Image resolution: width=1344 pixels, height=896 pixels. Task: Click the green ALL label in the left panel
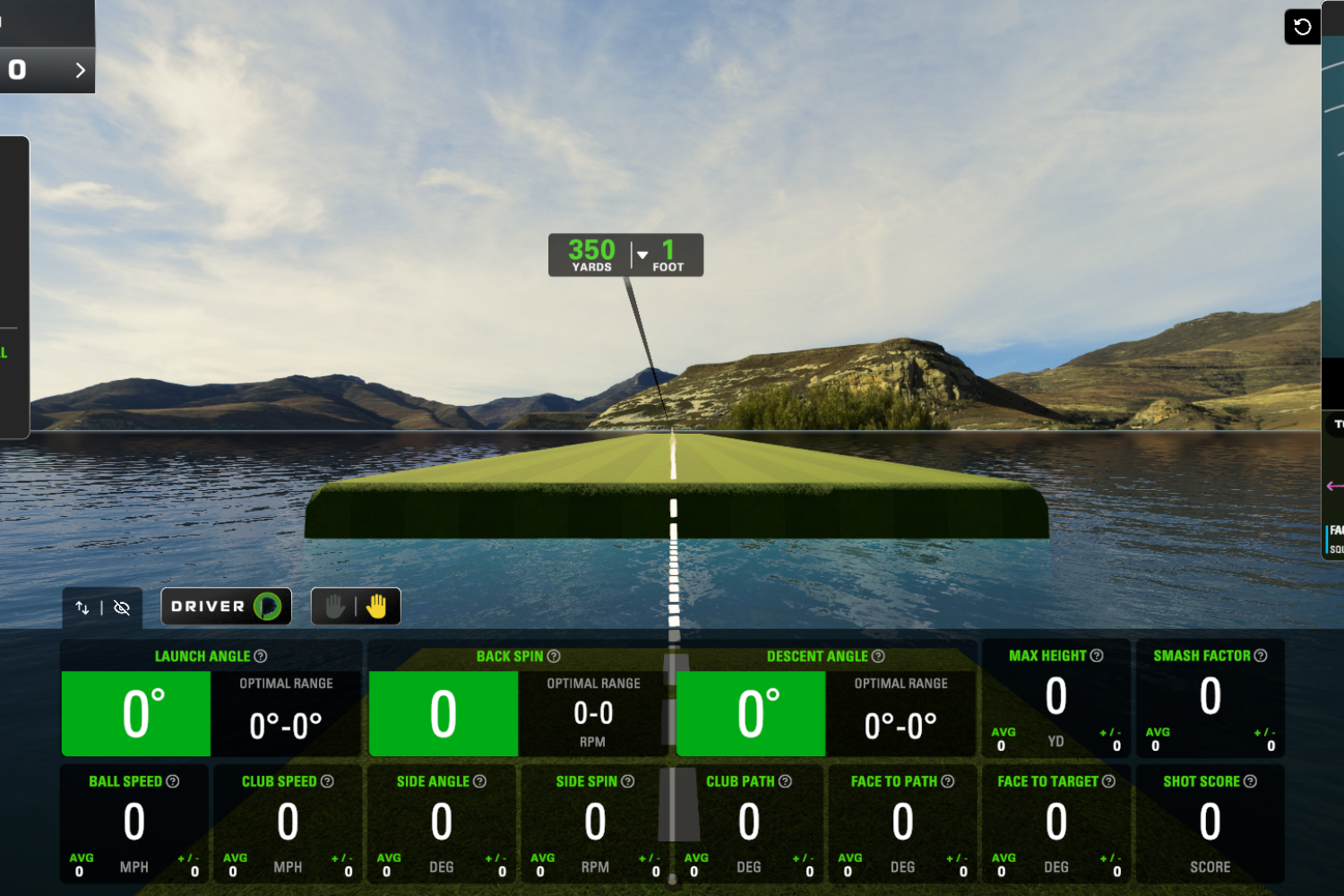point(4,353)
